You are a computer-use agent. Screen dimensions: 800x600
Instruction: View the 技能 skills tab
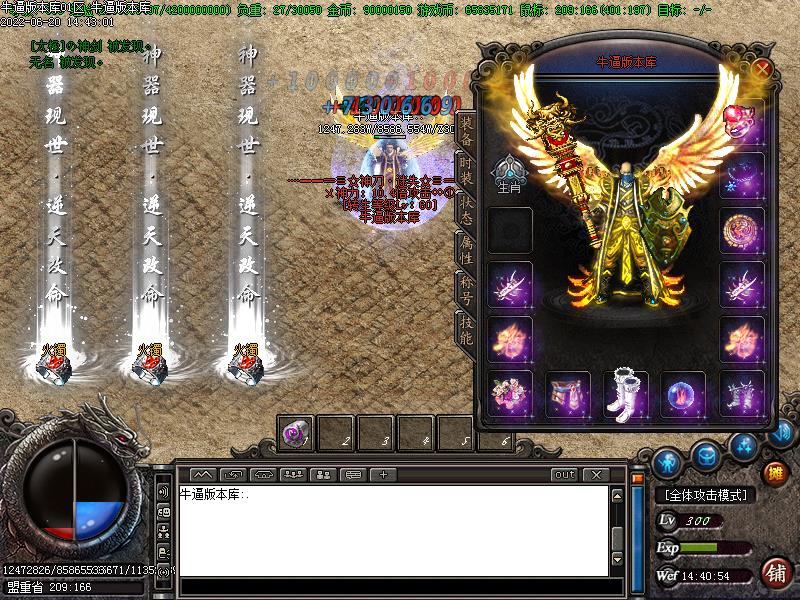point(465,329)
